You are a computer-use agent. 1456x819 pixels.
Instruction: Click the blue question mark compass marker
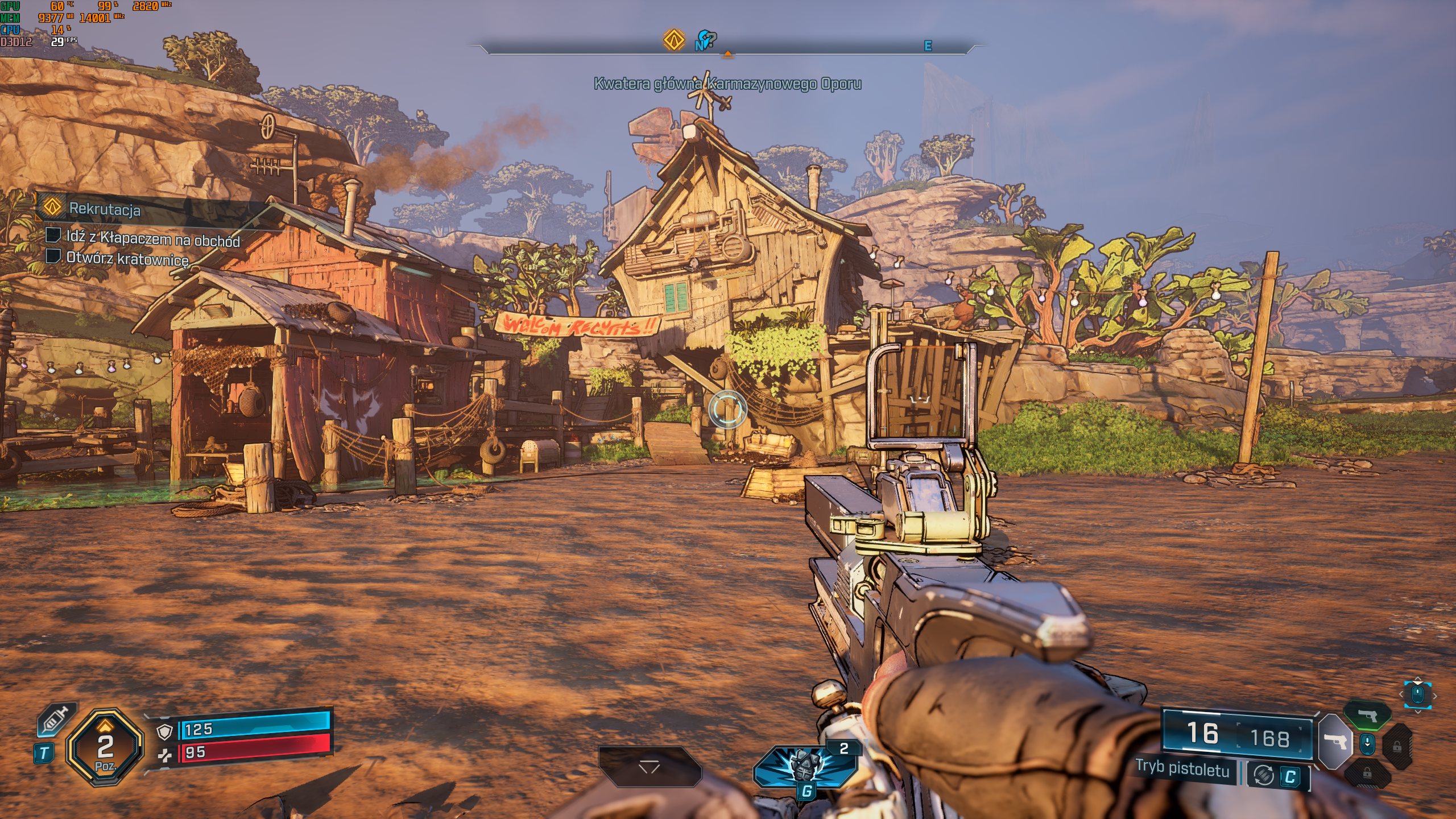[x=706, y=40]
